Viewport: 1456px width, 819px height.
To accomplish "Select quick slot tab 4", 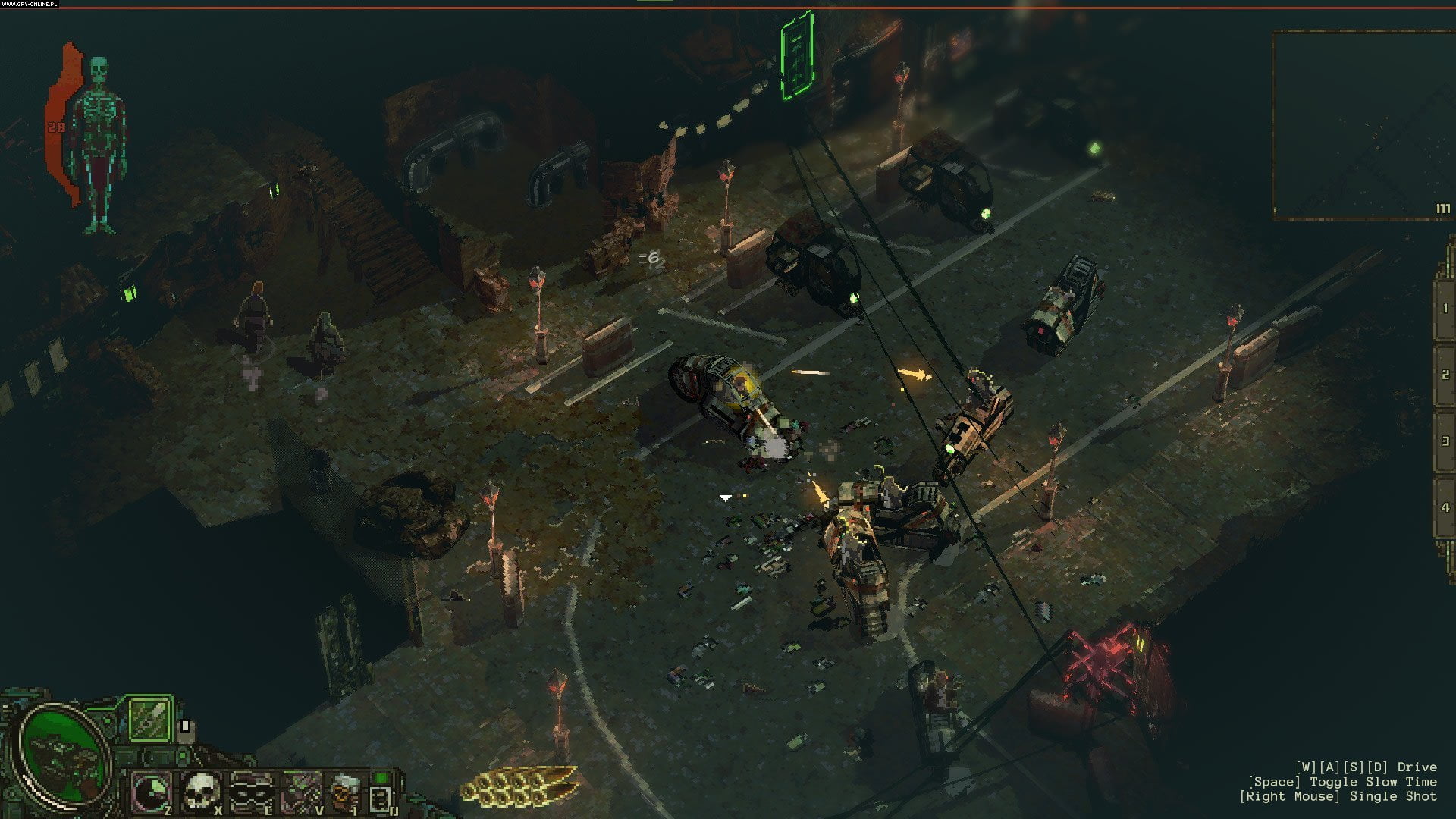I will [x=1444, y=507].
